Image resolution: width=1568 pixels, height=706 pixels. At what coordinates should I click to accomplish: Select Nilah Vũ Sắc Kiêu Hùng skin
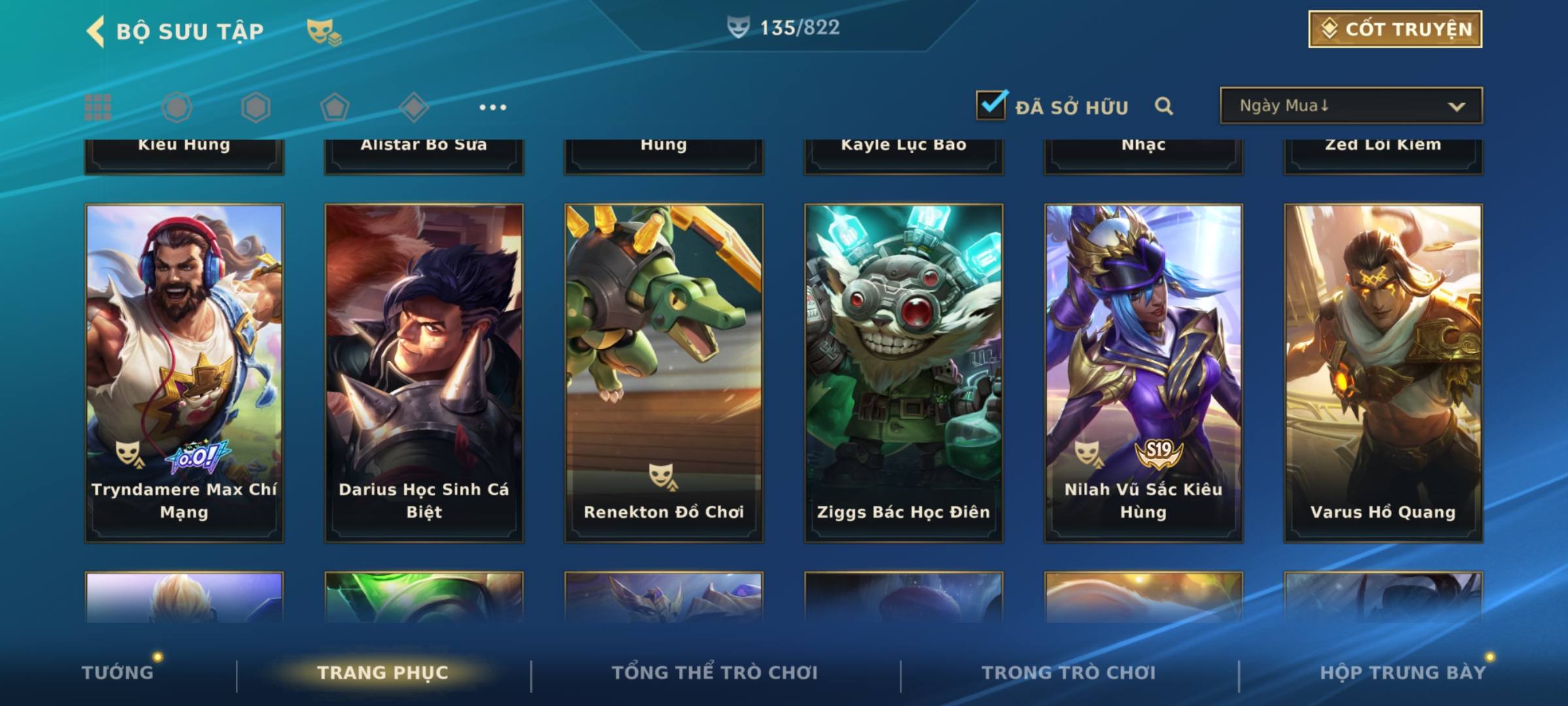point(1143,373)
